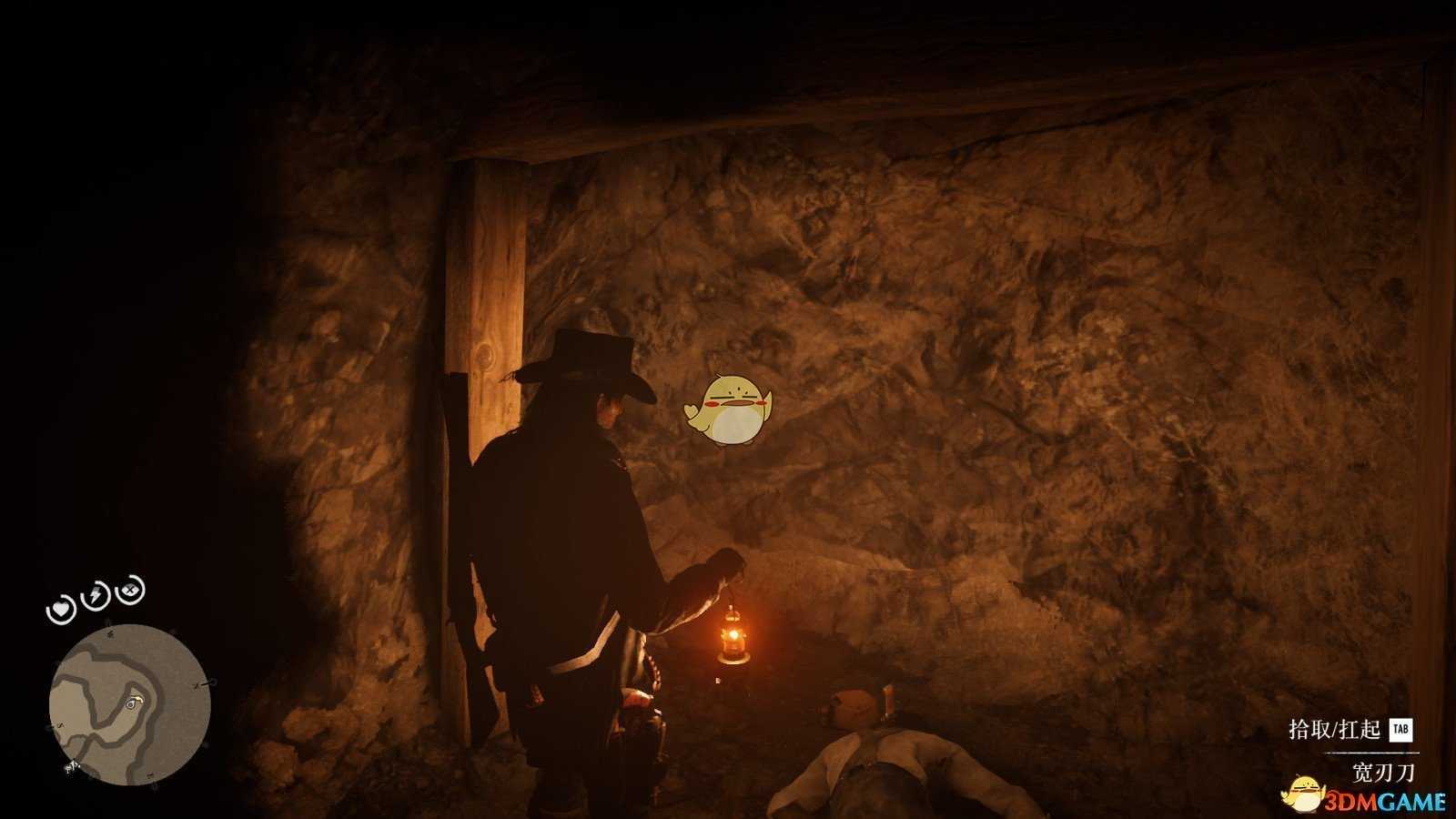Click the Dead Eye core icon

click(x=133, y=590)
